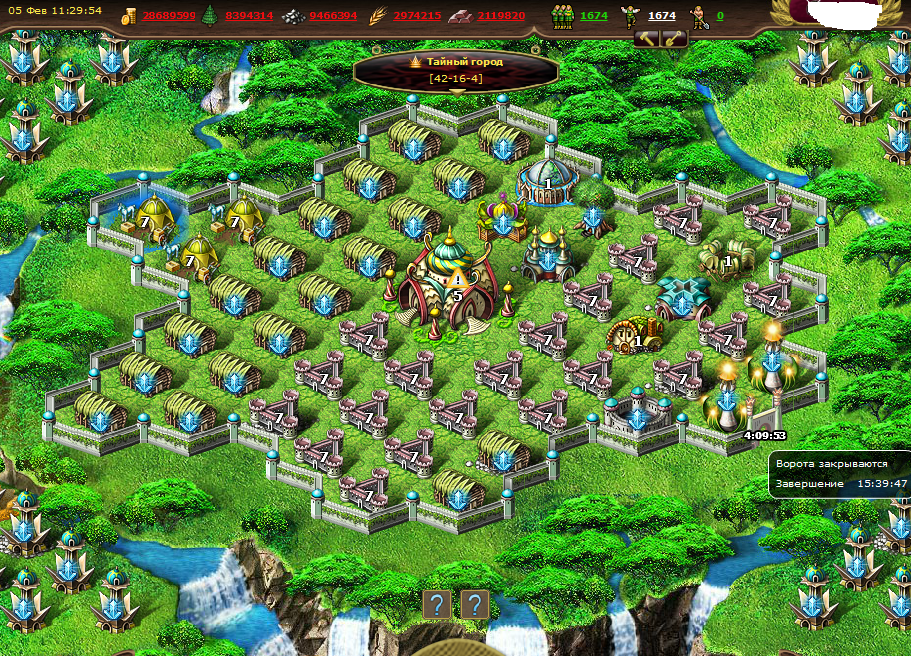Select the worker with shovel icon
911x656 pixels.
699,16
